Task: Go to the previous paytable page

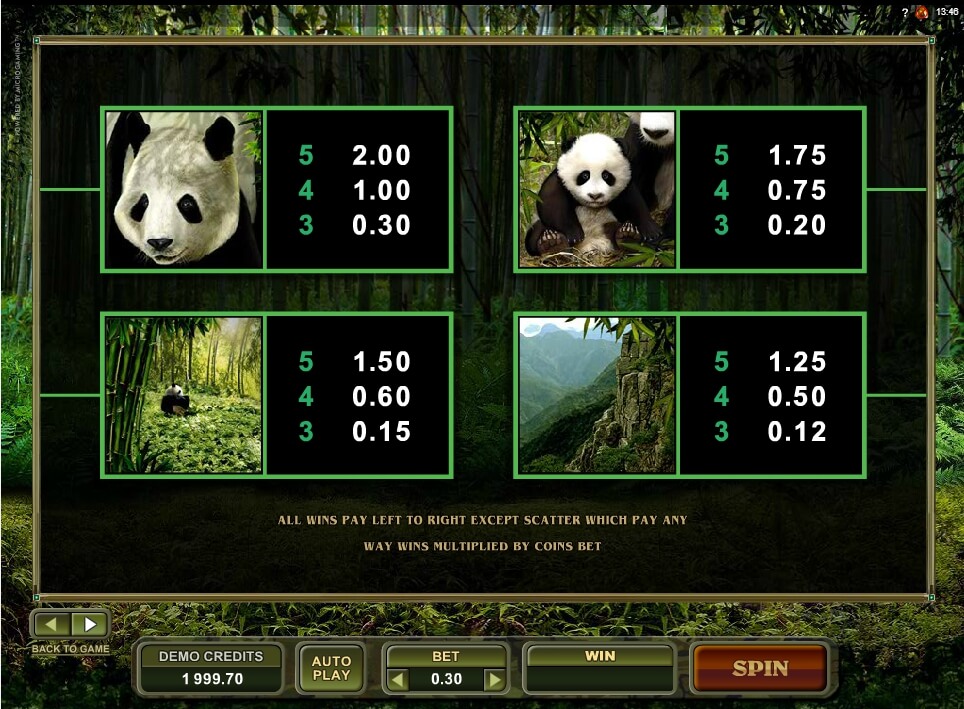Action: [53, 625]
